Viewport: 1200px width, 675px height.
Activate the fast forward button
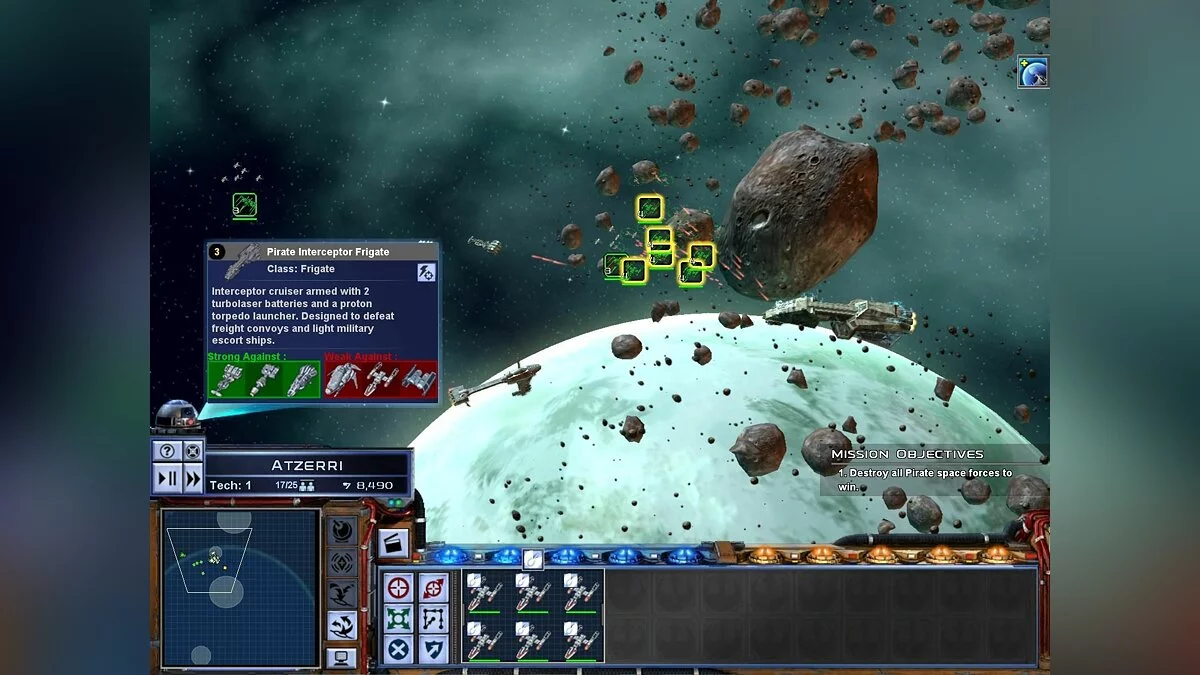click(192, 479)
